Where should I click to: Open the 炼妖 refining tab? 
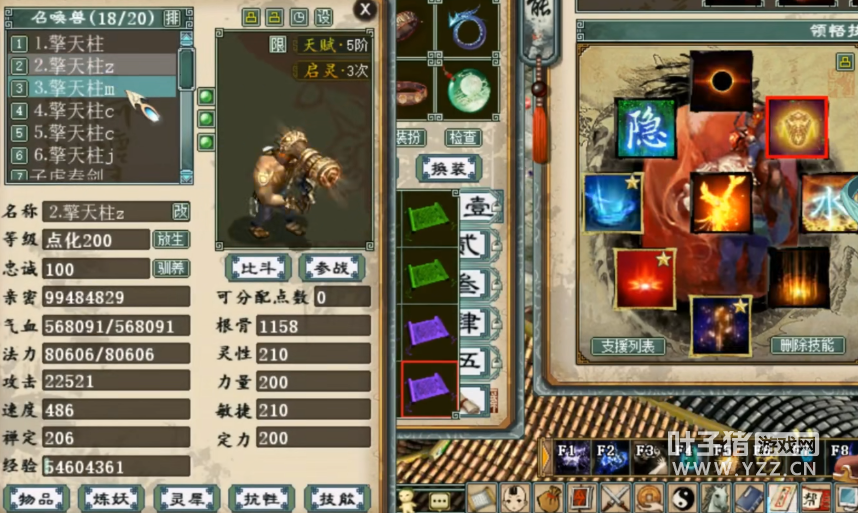[x=111, y=498]
